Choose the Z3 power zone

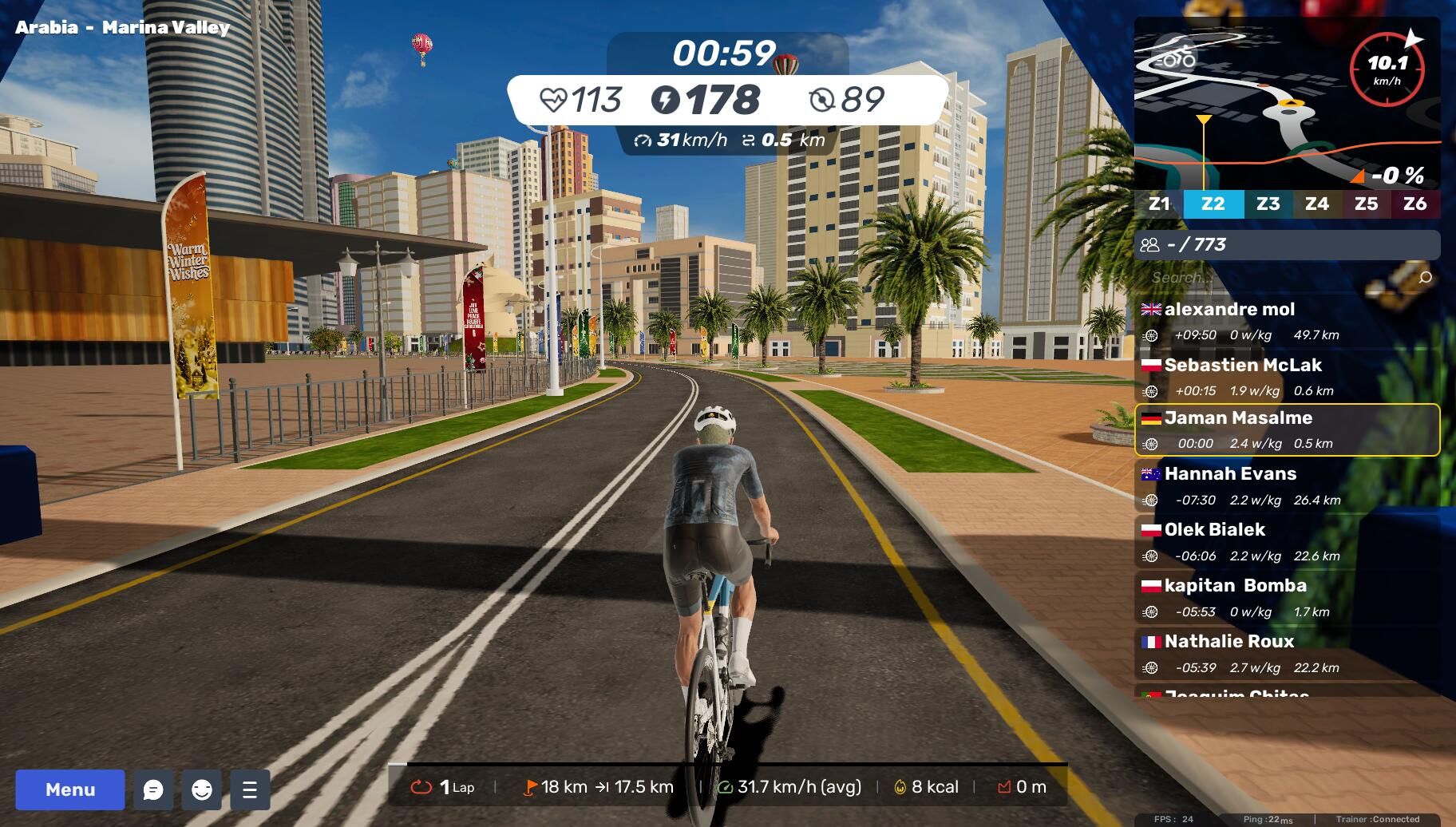[1268, 204]
